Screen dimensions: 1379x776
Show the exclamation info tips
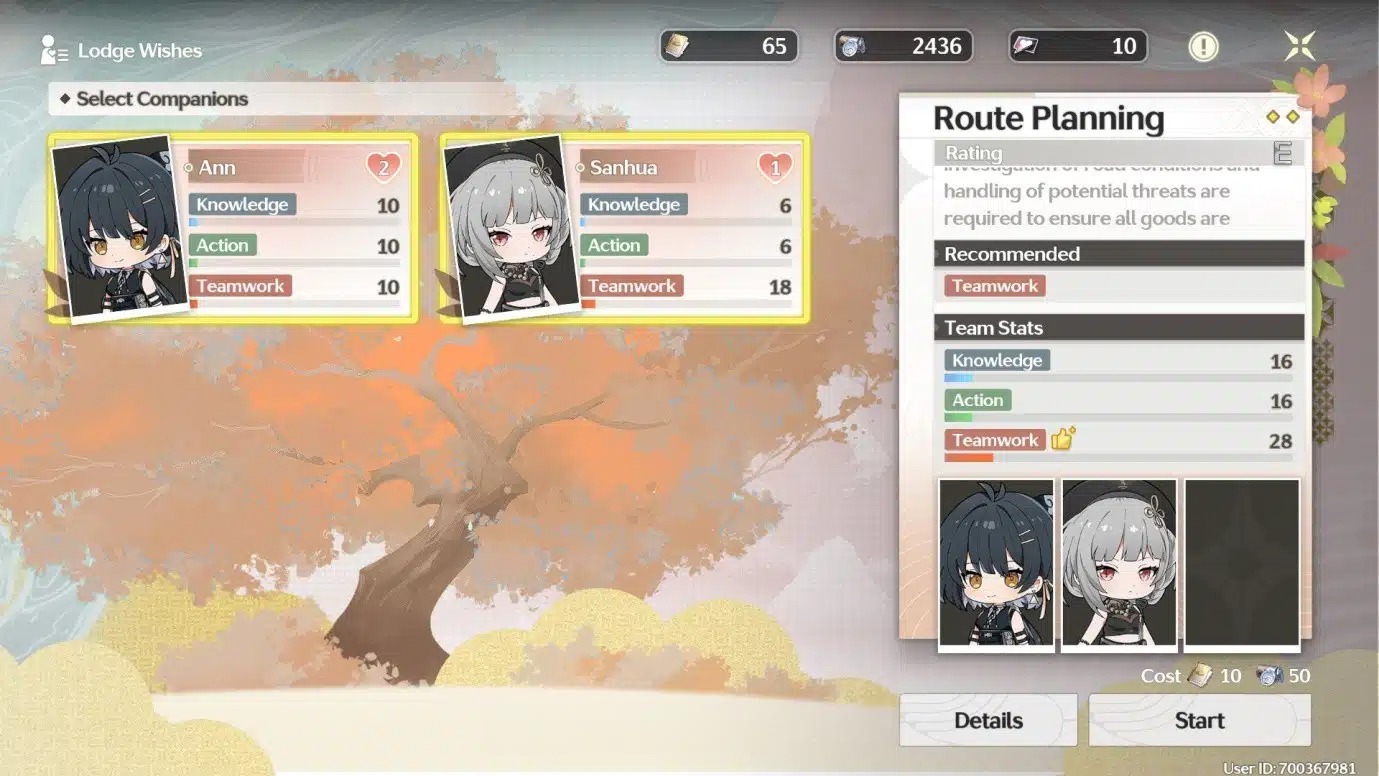[x=1203, y=46]
